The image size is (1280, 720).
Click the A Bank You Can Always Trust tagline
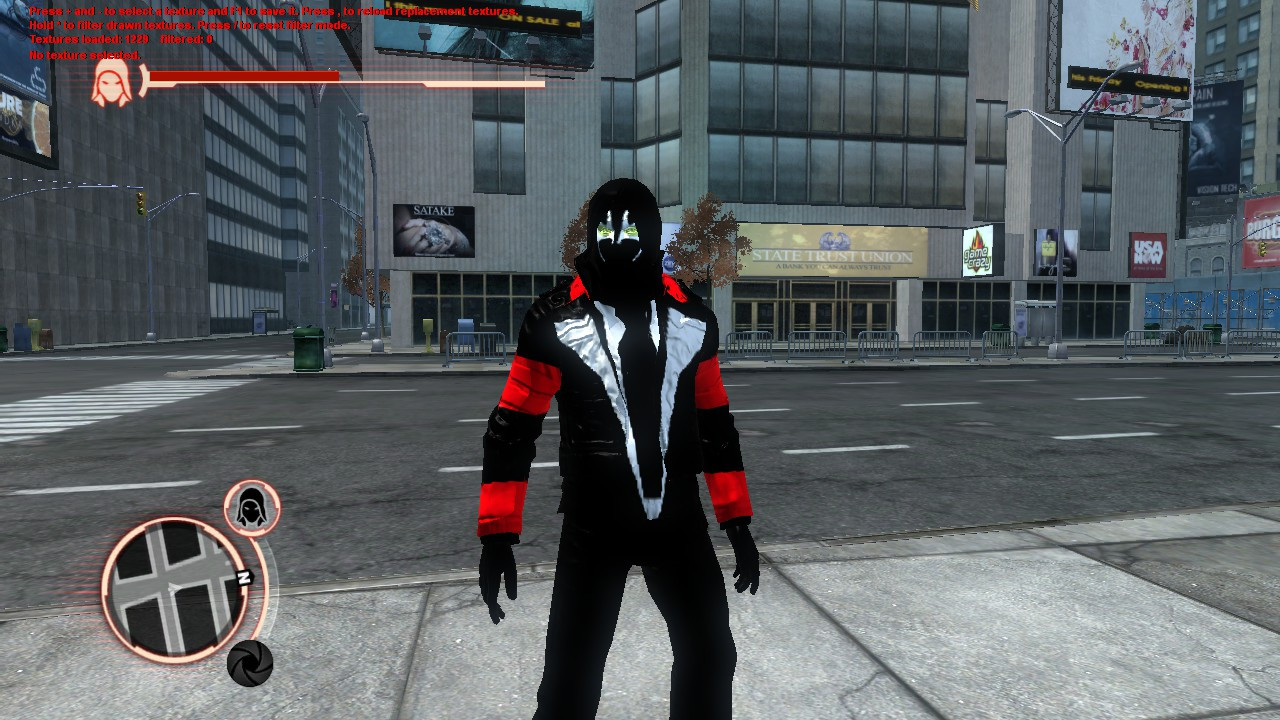[835, 268]
